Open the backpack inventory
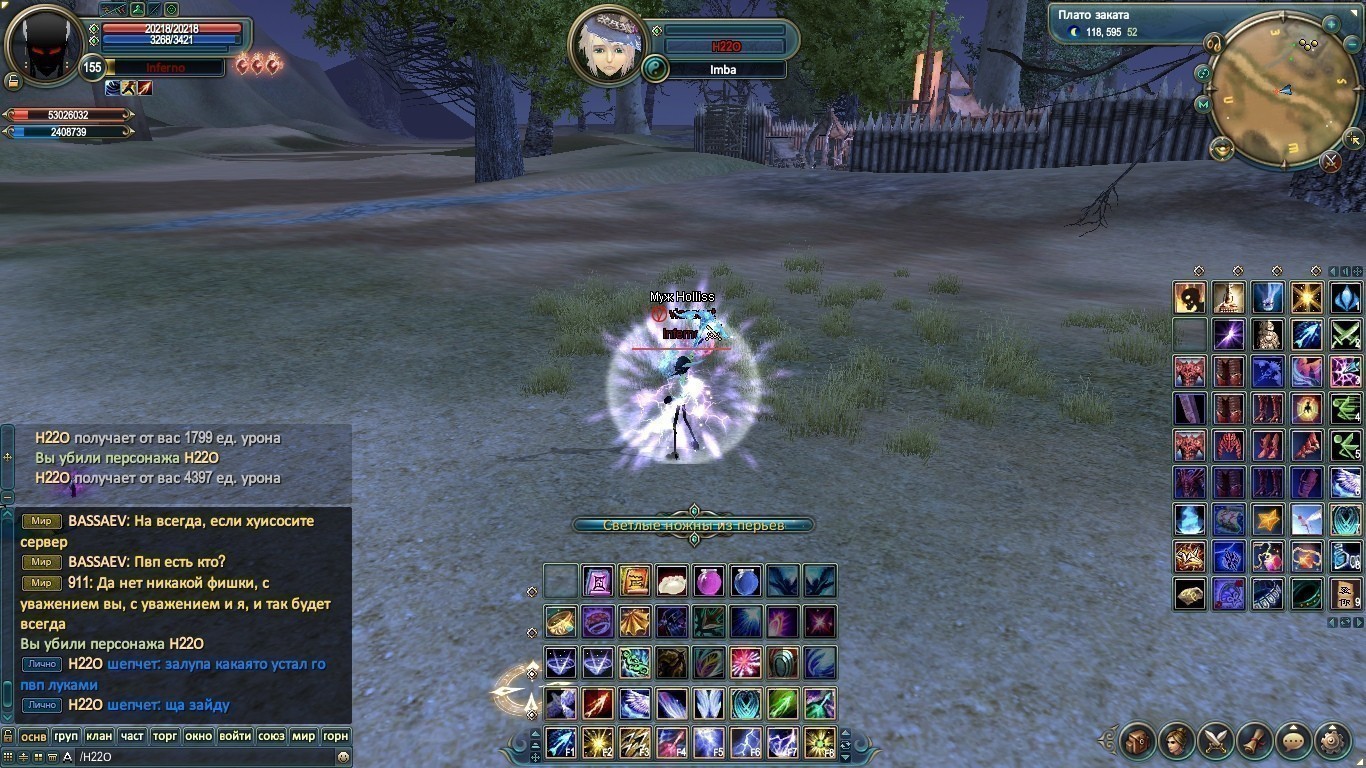Viewport: 1366px width, 768px height. point(1138,742)
